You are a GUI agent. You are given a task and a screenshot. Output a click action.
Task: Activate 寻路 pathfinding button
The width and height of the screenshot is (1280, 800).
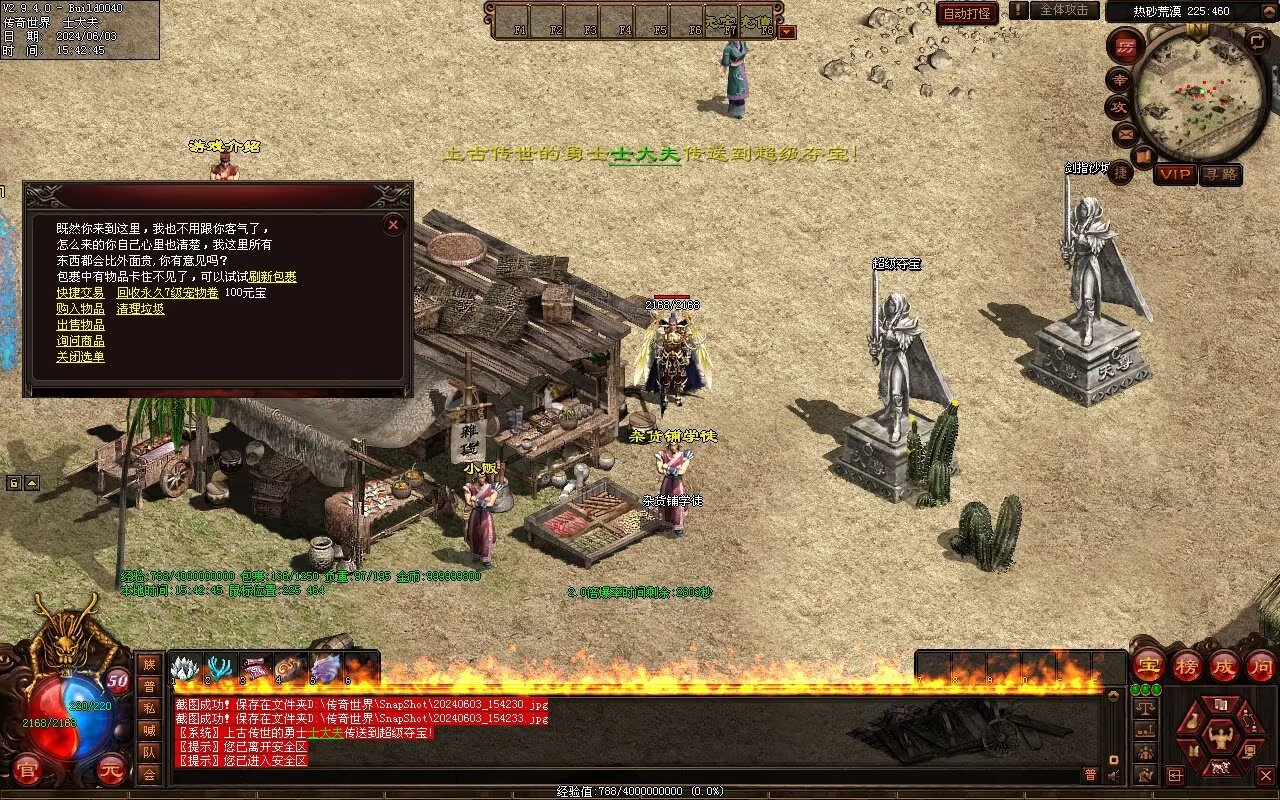coord(1220,174)
